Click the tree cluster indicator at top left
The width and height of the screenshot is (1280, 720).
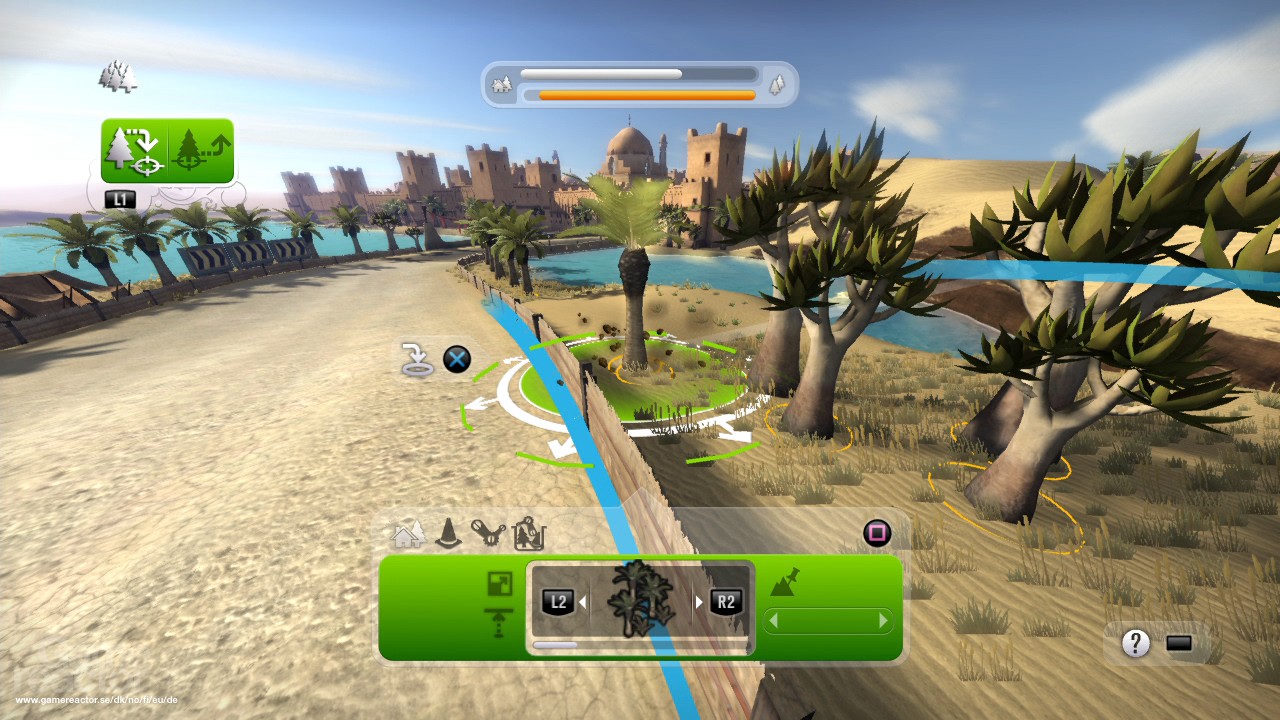(x=117, y=74)
